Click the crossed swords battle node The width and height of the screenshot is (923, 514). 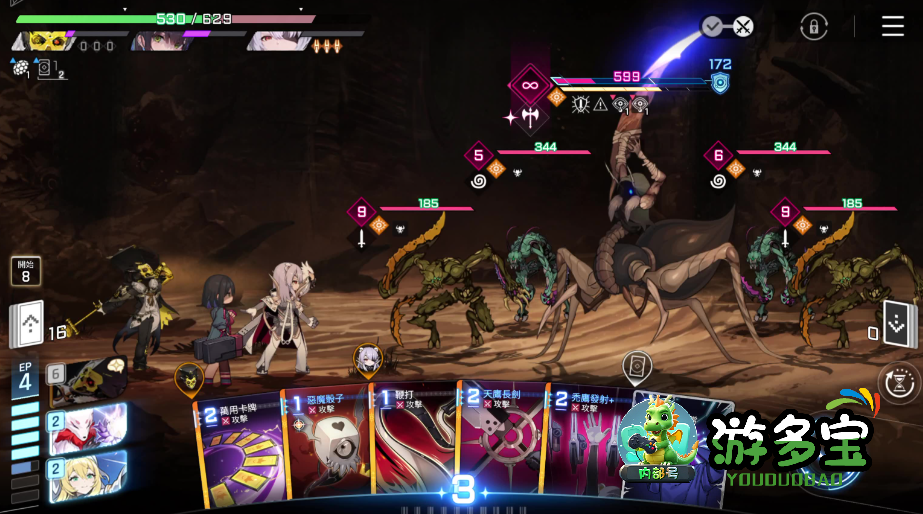tap(742, 27)
